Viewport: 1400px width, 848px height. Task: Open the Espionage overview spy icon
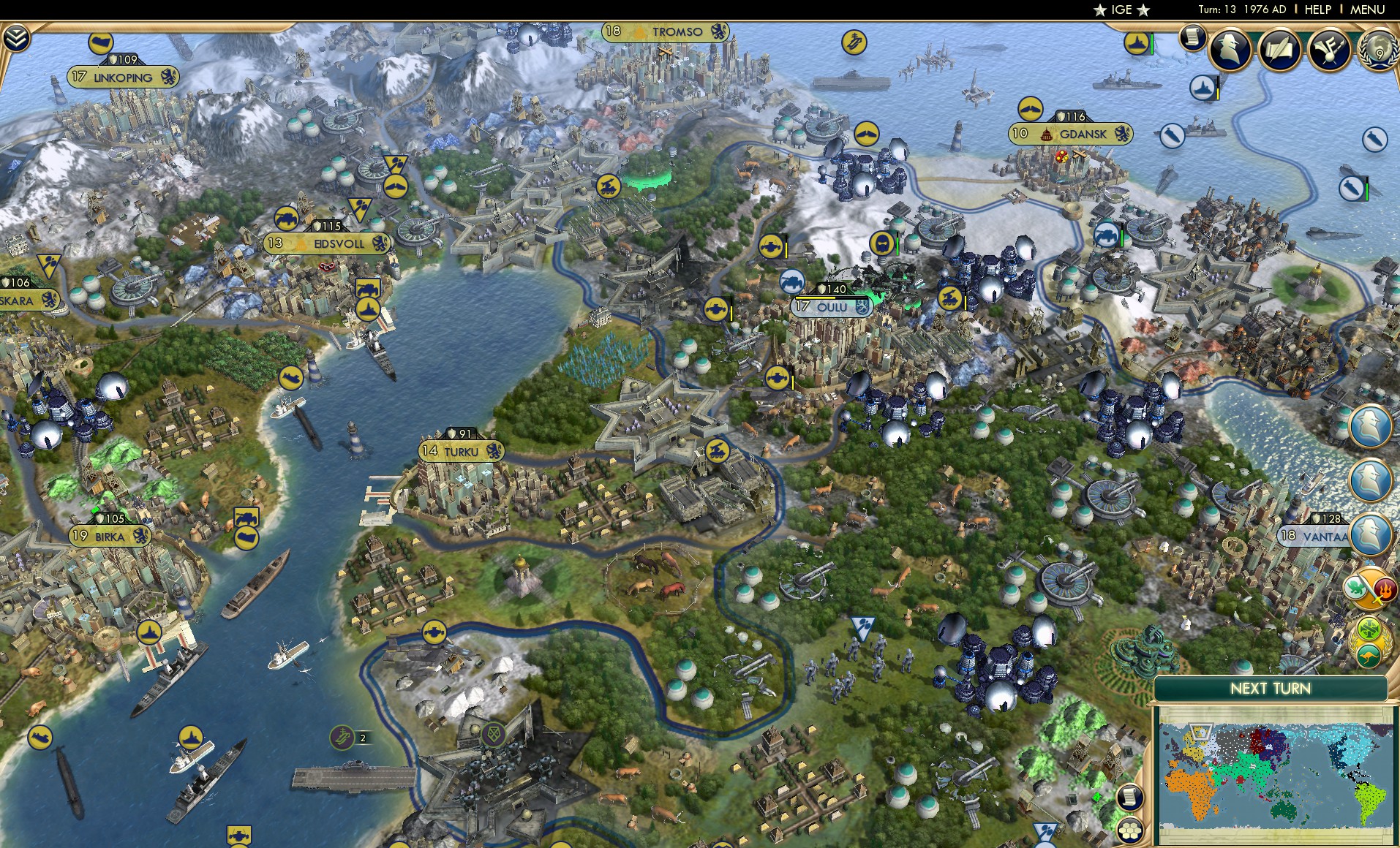(1229, 50)
